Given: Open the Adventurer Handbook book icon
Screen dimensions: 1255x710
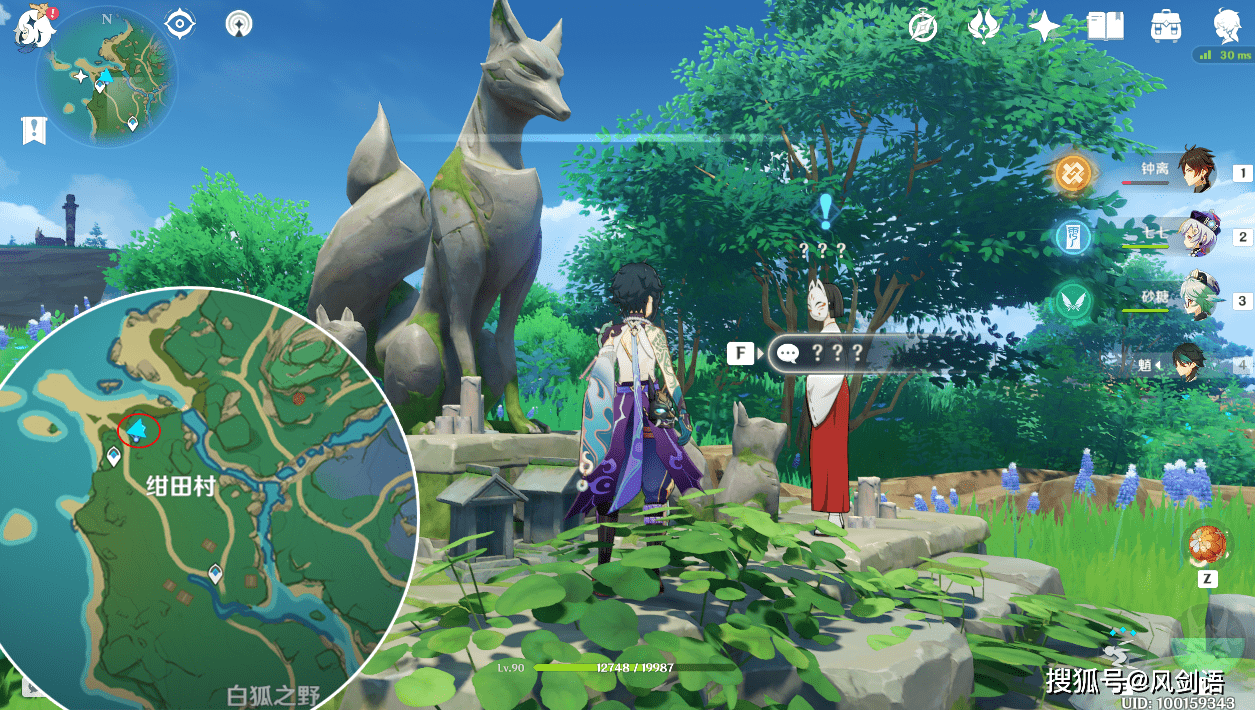Looking at the screenshot, I should pos(1106,27).
